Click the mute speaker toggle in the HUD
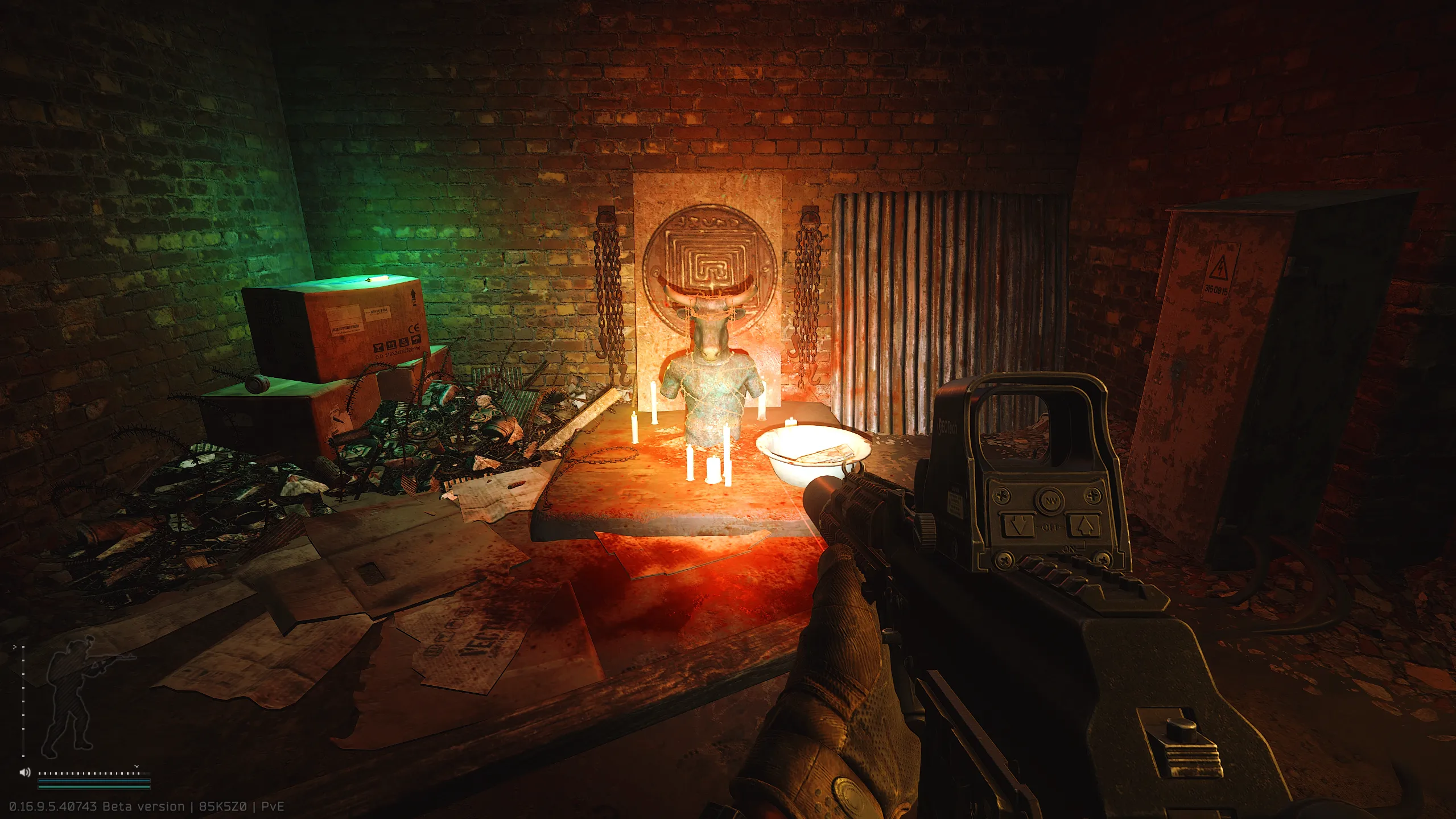 click(25, 773)
